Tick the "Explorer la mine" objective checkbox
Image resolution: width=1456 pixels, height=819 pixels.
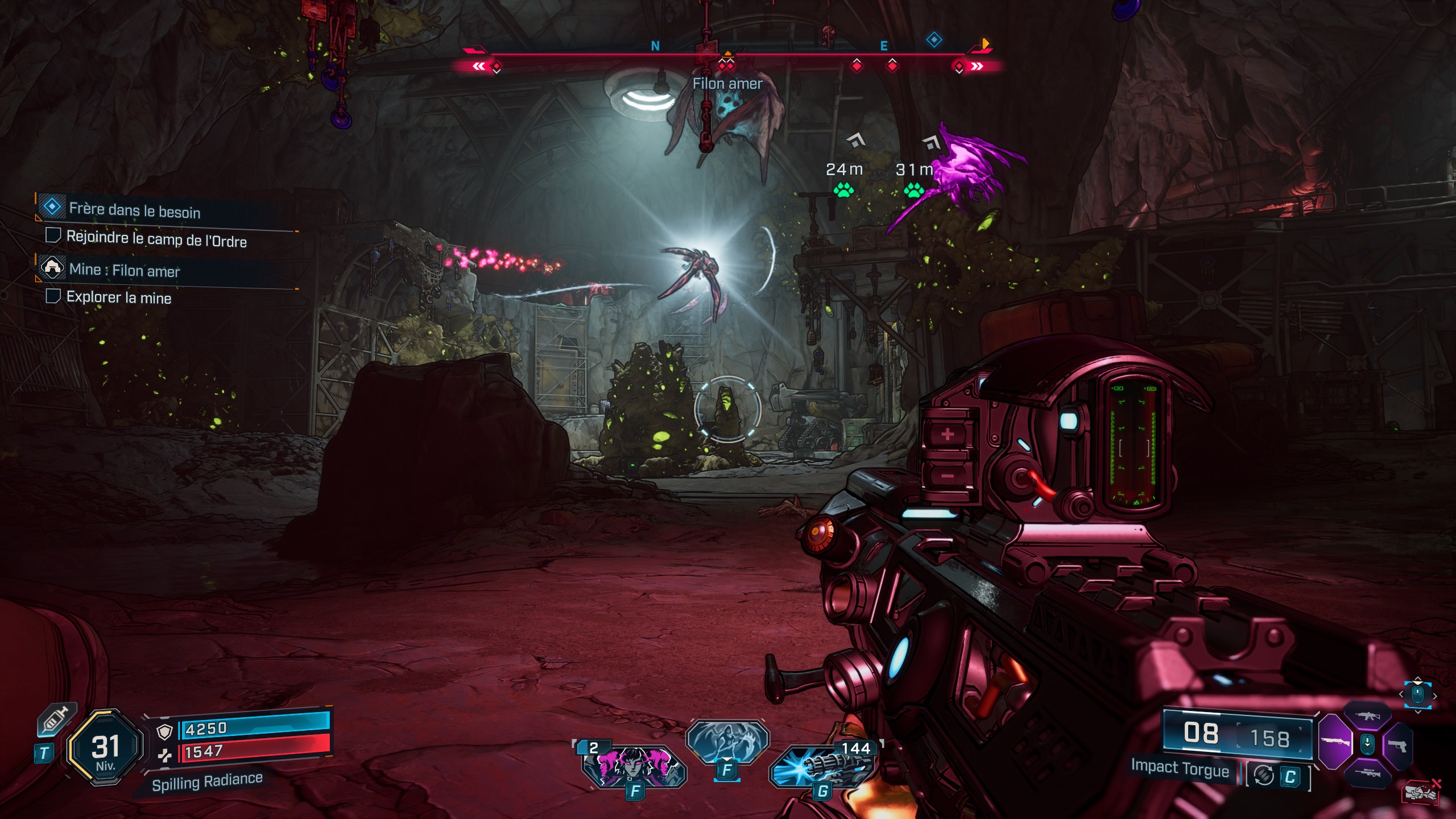click(x=53, y=296)
